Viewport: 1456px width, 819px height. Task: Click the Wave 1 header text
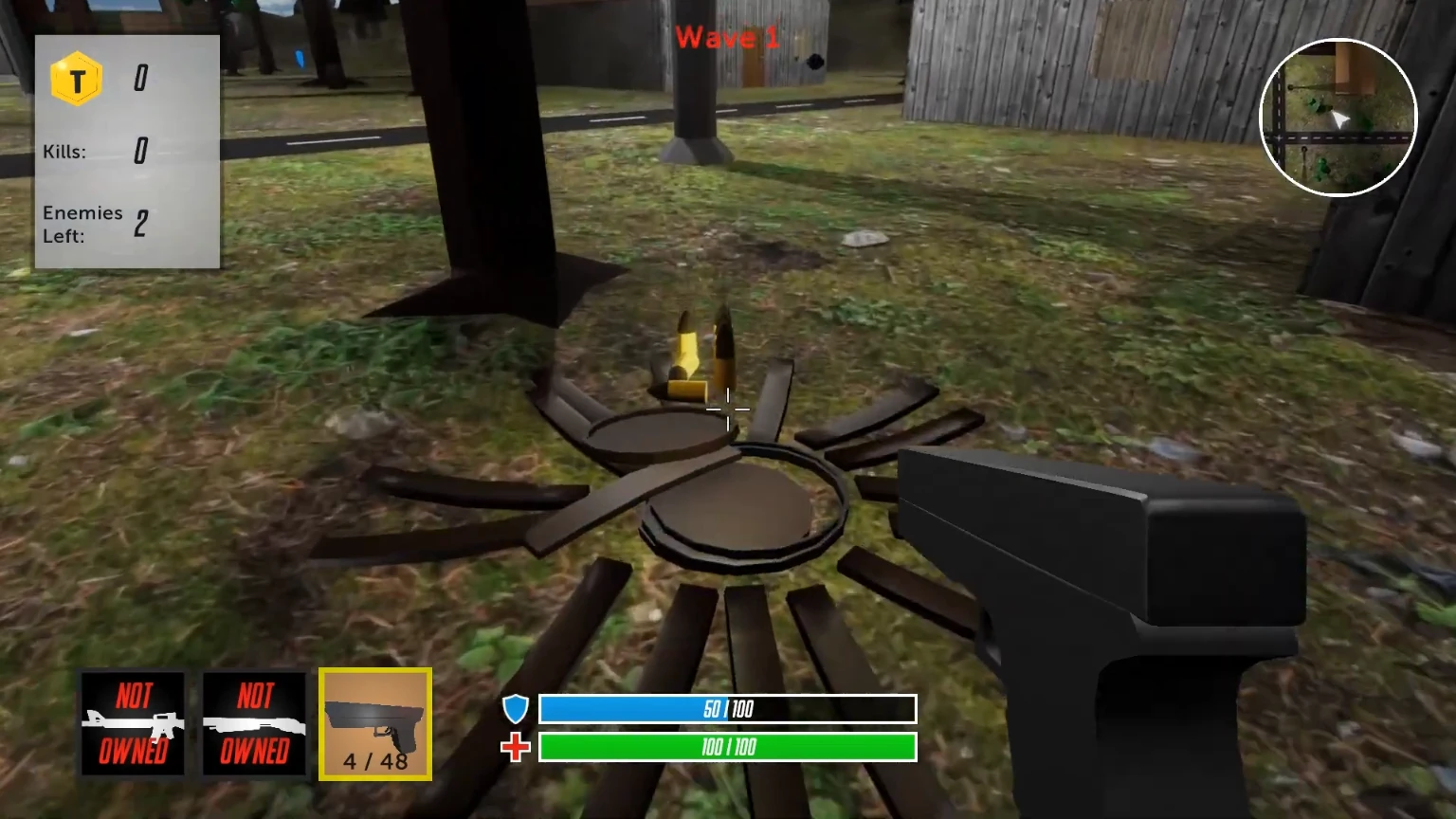[726, 39]
